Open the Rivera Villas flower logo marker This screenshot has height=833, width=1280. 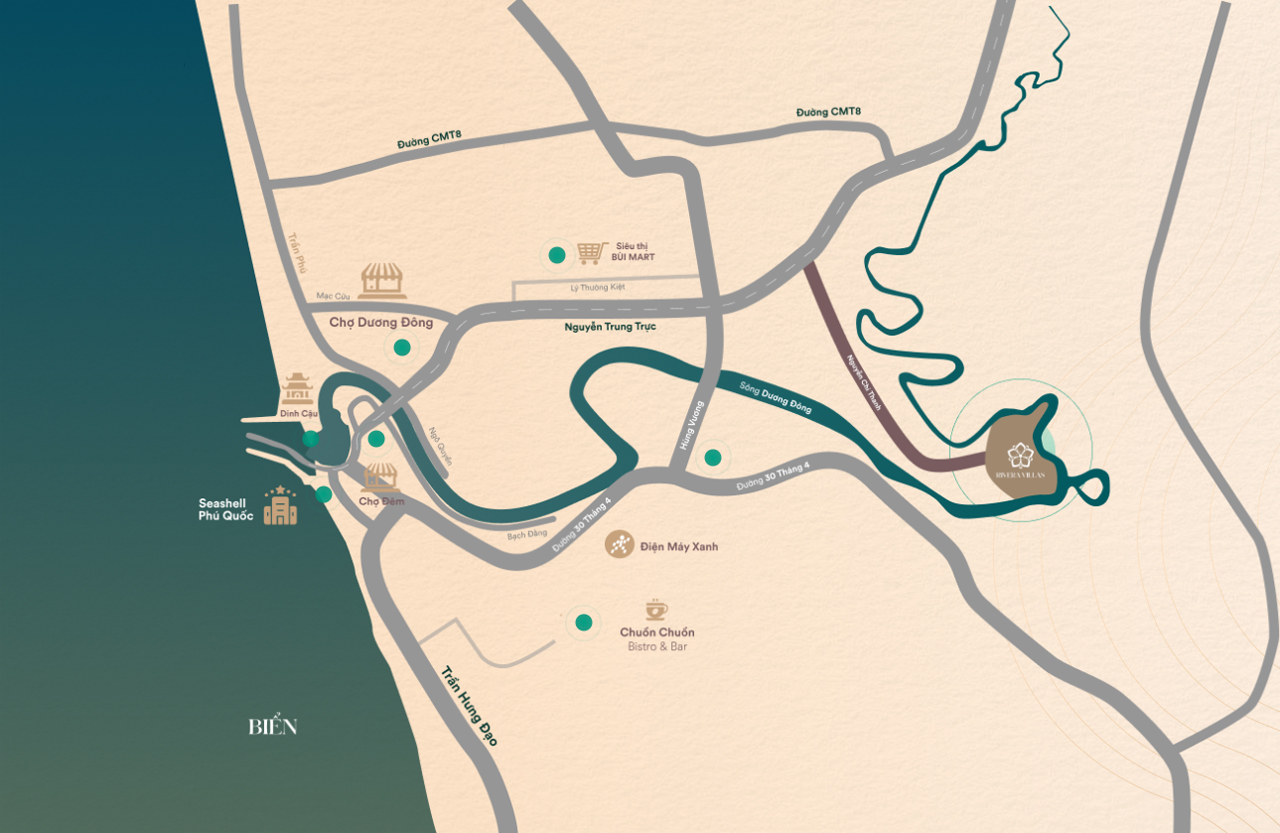(1020, 456)
